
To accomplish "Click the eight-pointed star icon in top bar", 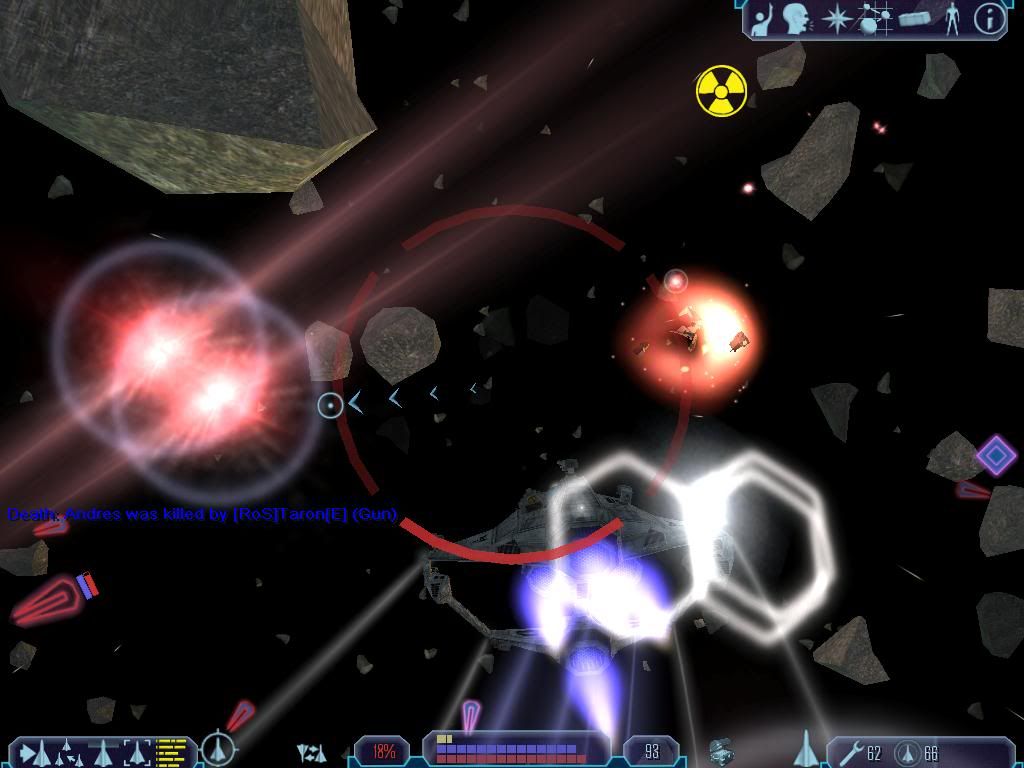I will [834, 18].
